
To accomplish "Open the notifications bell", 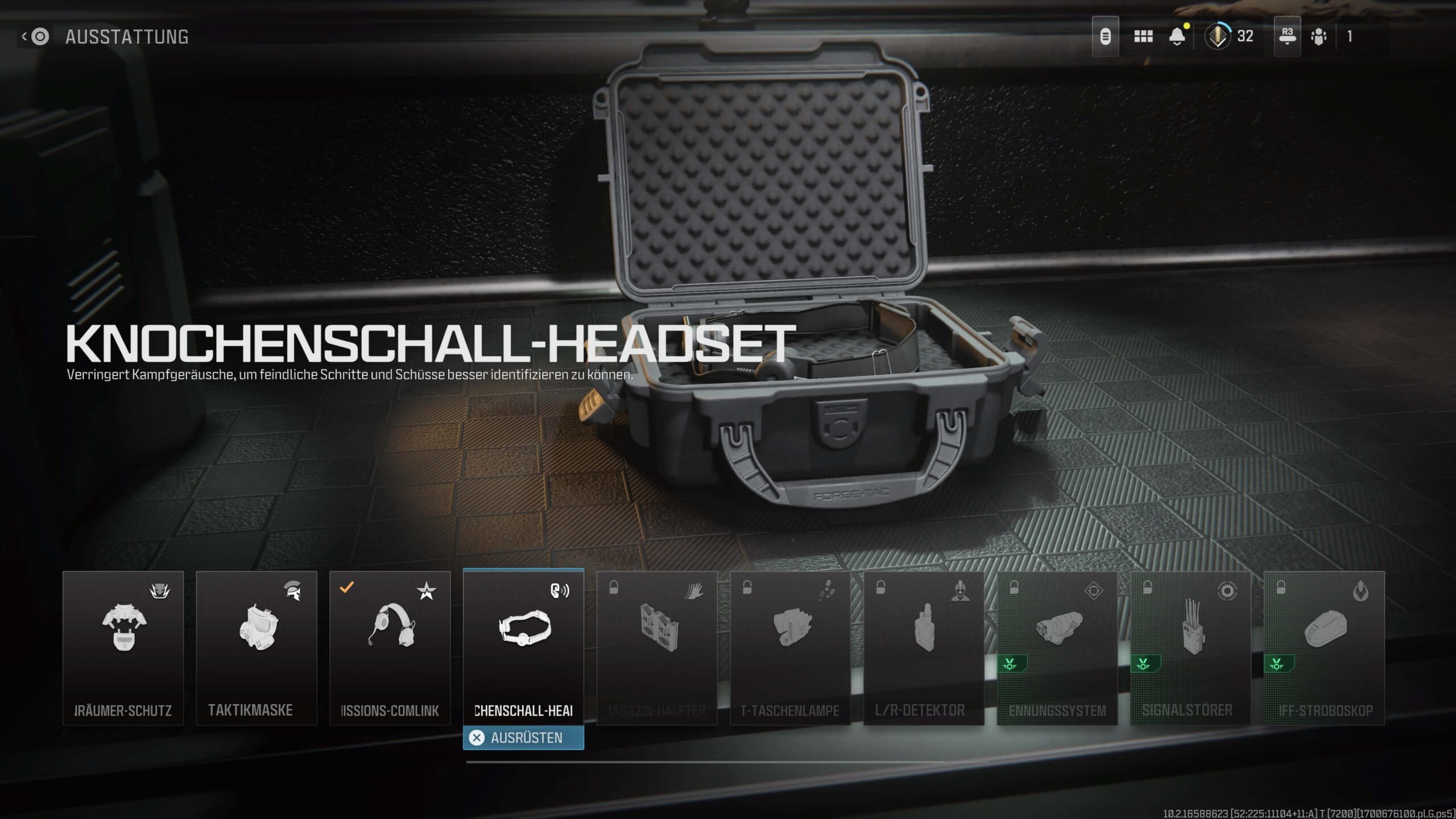I will point(1177,36).
